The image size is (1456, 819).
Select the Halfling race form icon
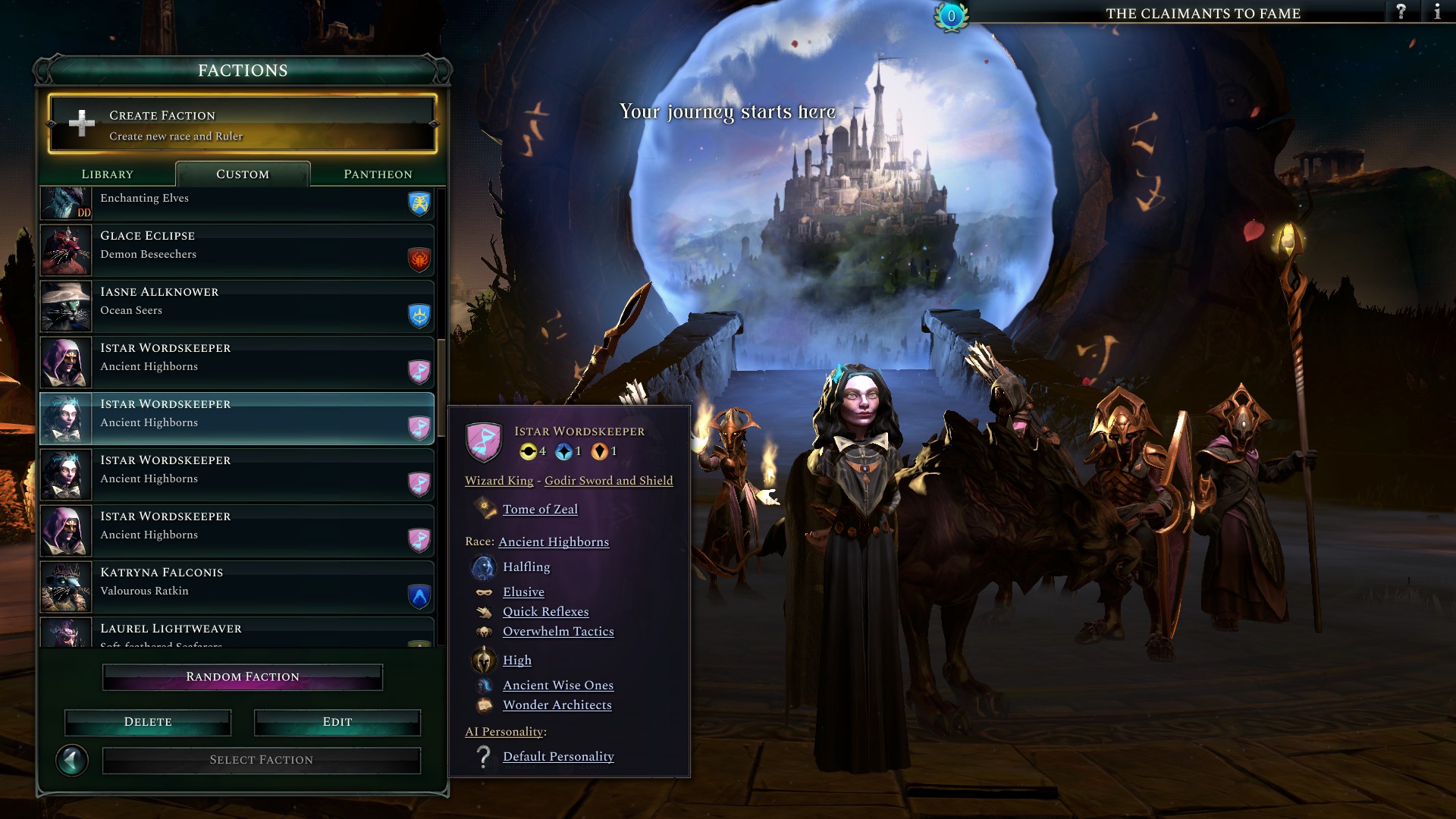[483, 567]
